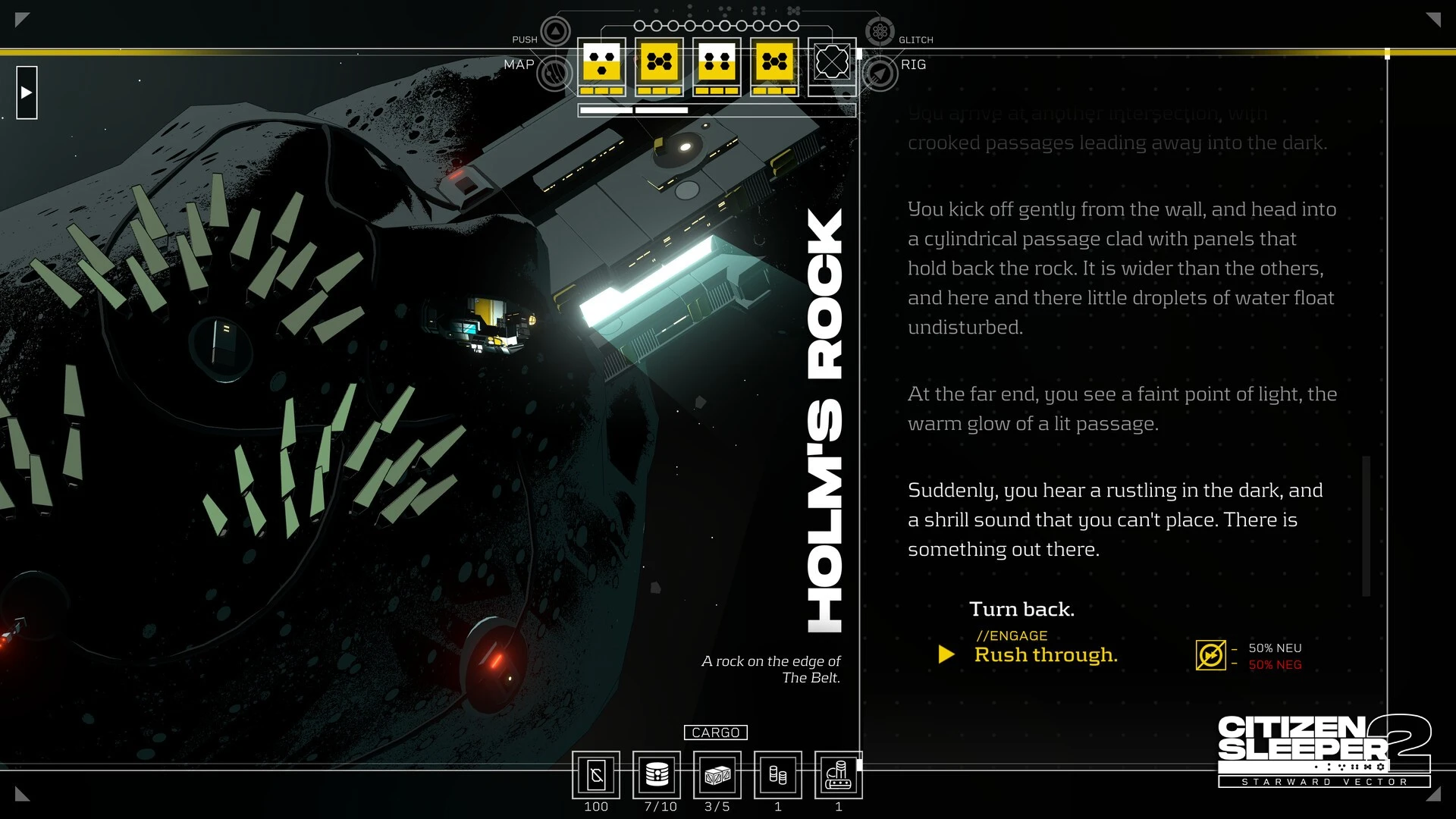Select the cryo credits cargo slot
The height and width of the screenshot is (819, 1456).
[596, 775]
